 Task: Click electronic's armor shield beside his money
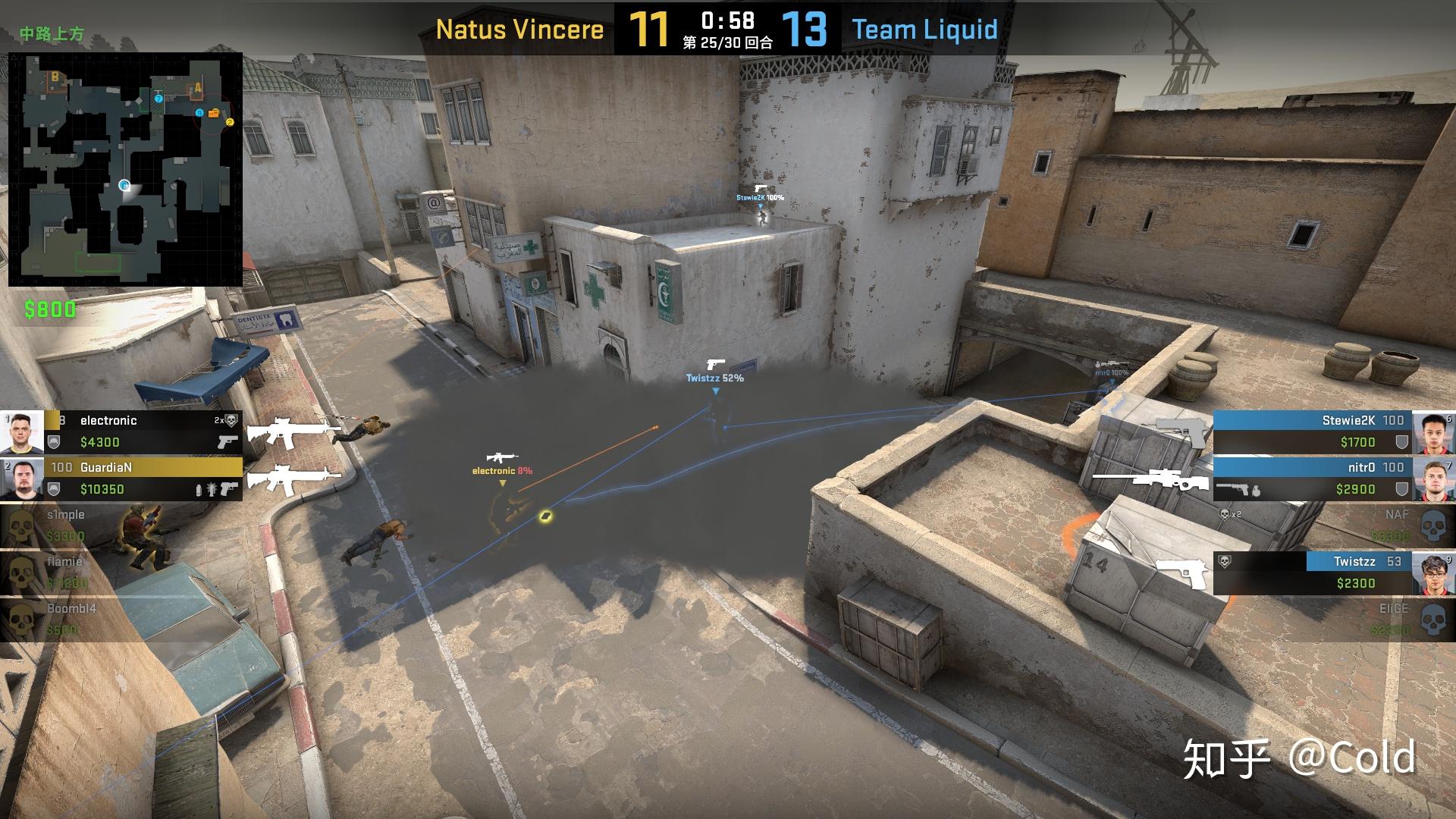tap(53, 441)
